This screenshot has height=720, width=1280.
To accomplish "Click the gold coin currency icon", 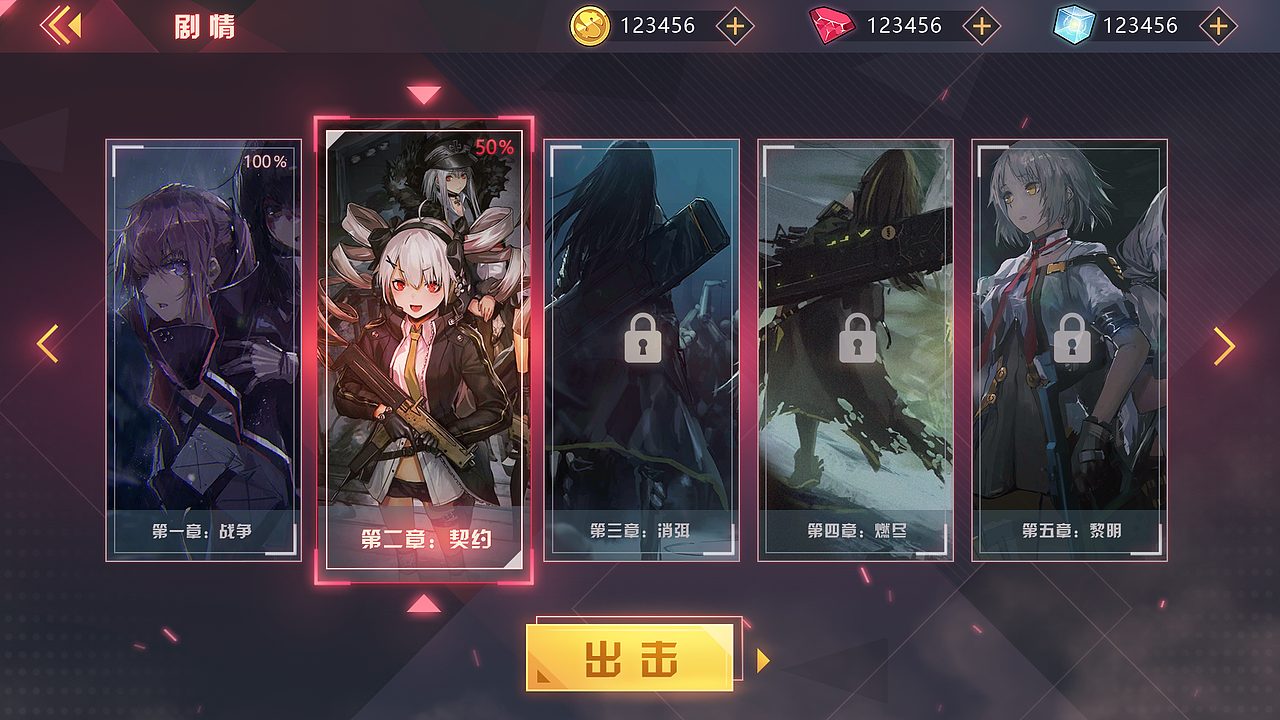I will tap(588, 24).
